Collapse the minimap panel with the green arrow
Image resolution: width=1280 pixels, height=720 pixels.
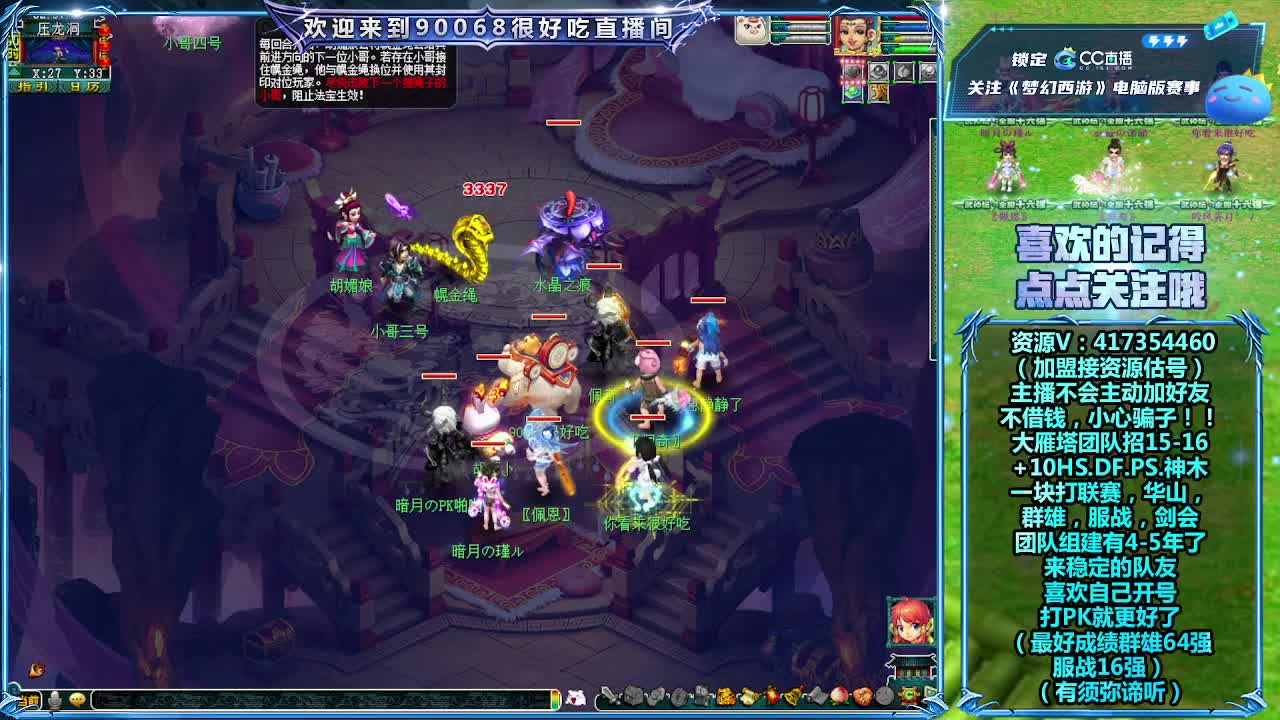tap(15, 72)
